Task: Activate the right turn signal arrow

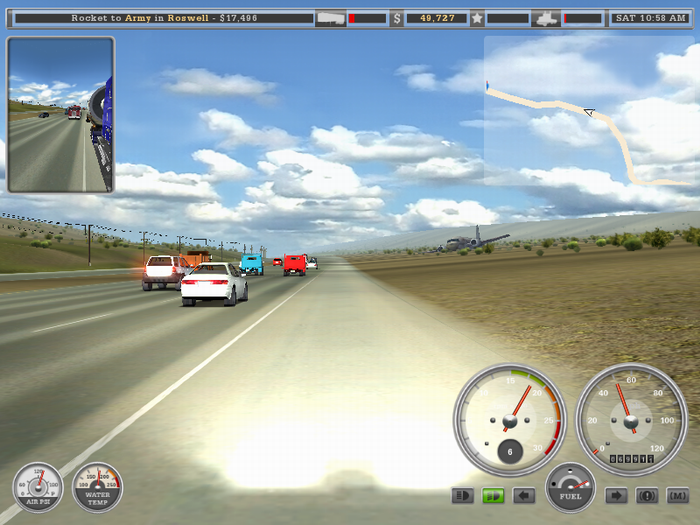Action: click(x=617, y=495)
